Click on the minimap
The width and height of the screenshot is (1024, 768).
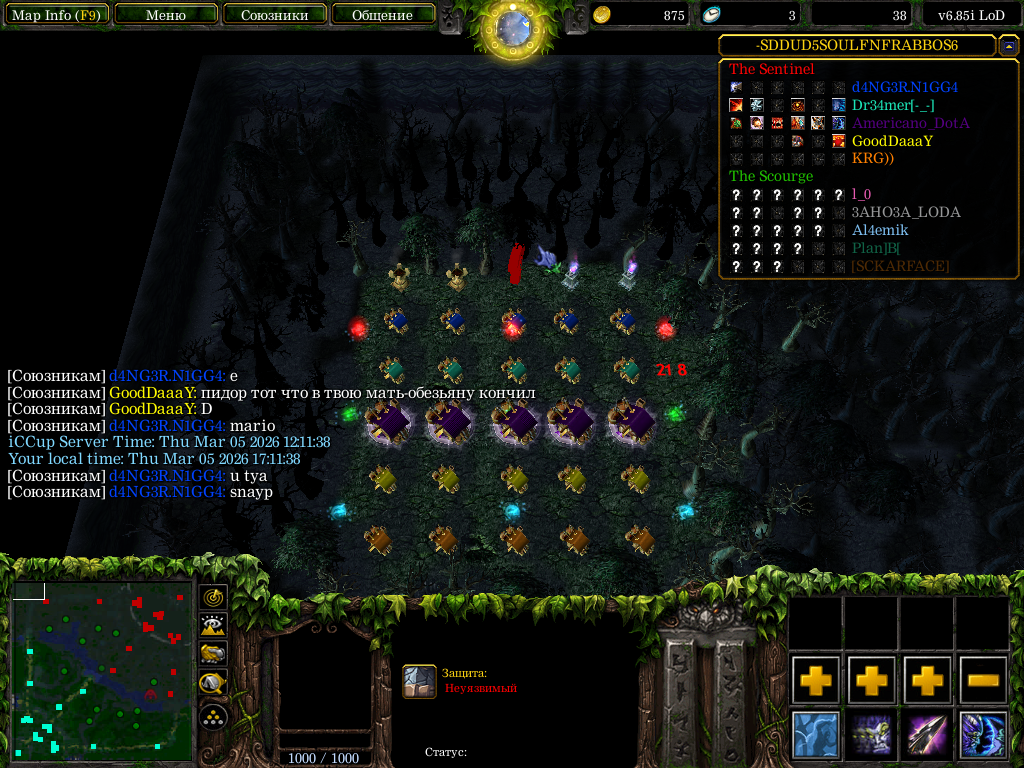tap(101, 670)
